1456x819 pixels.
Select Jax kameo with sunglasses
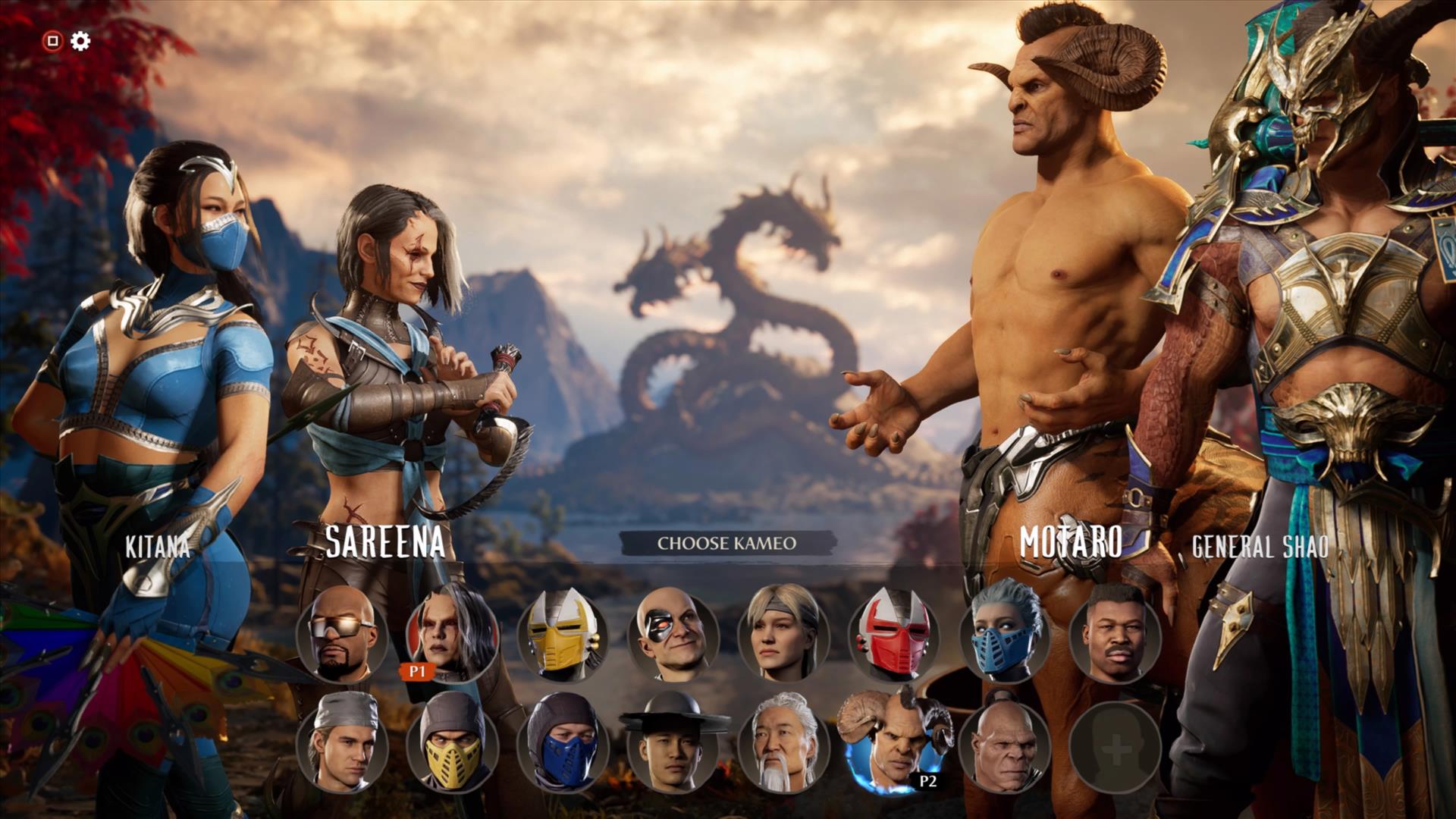(342, 634)
